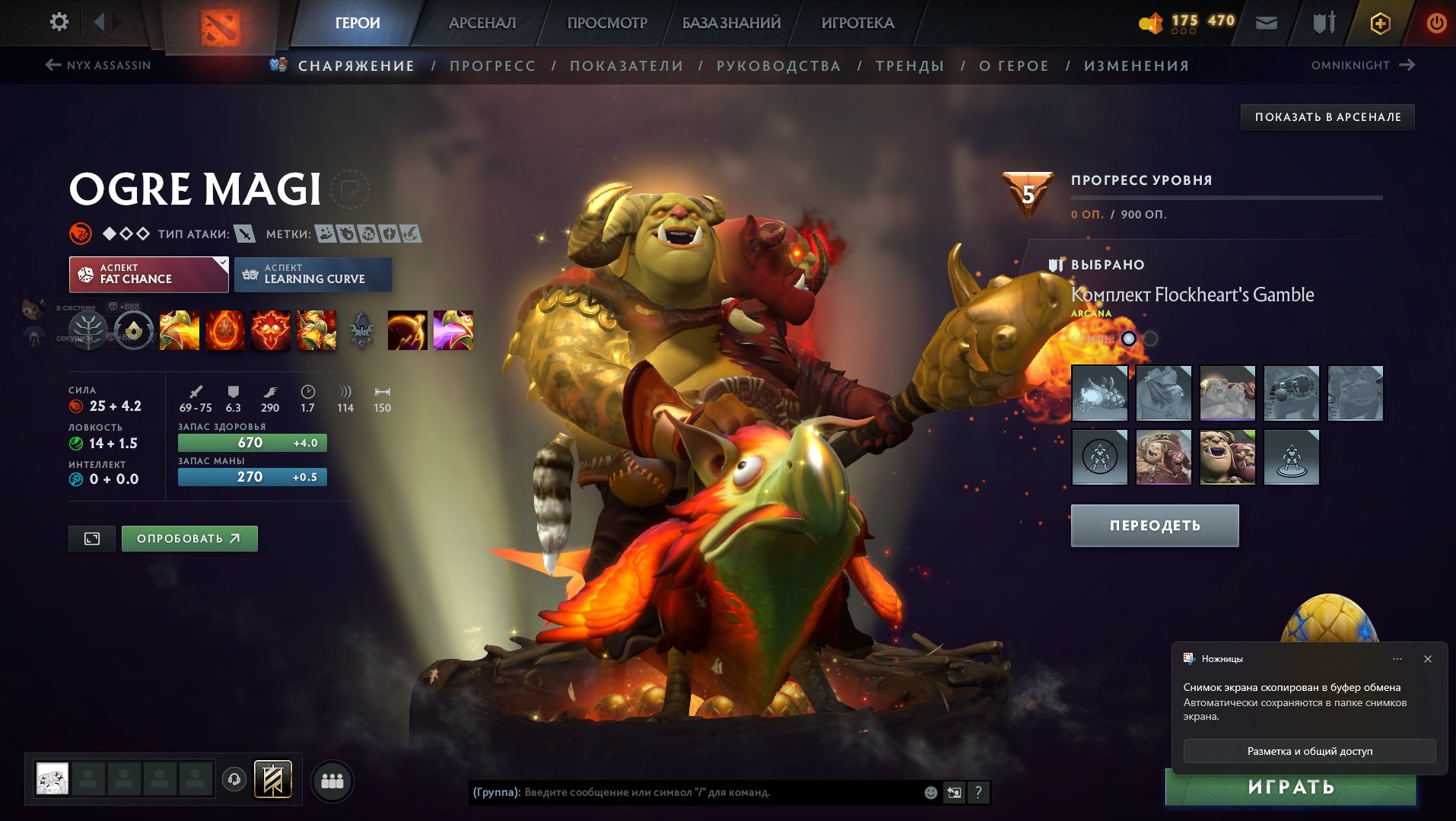Viewport: 1456px width, 821px height.
Task: Switch to the ПРОГРЕСС tab
Action: click(491, 65)
